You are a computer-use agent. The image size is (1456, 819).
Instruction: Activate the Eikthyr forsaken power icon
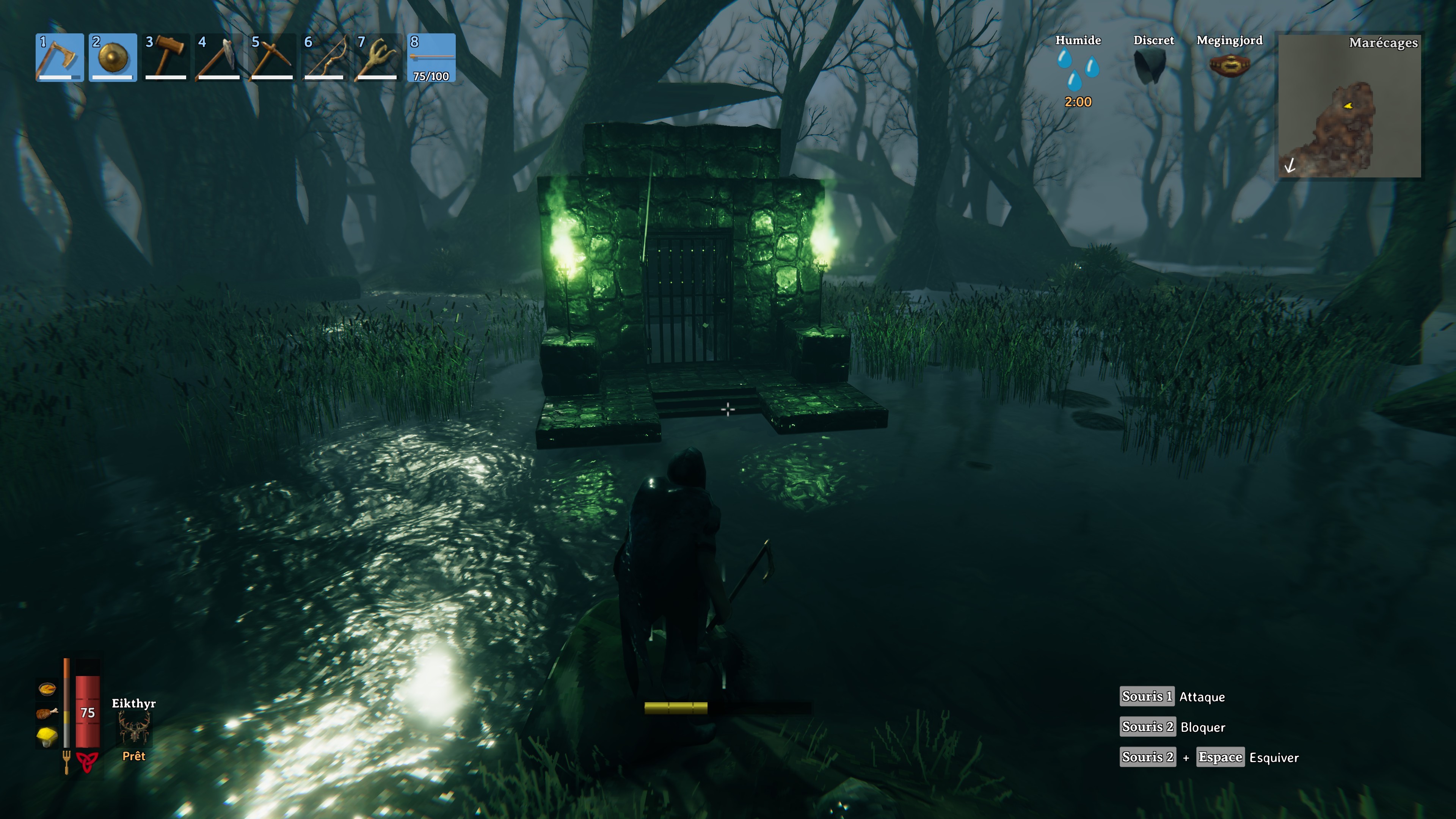pyautogui.click(x=134, y=728)
